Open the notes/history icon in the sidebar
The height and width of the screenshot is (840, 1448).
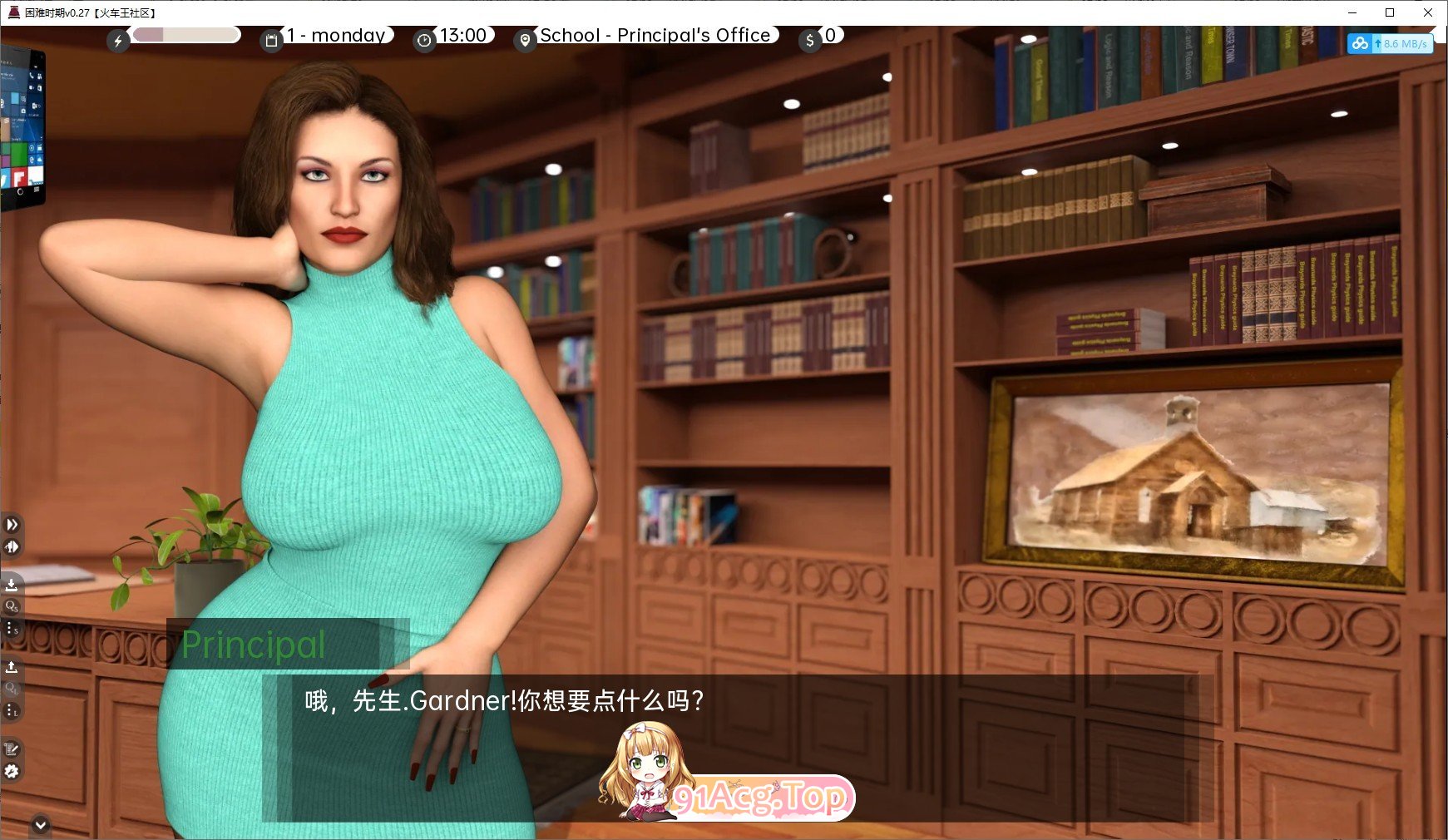pos(12,749)
